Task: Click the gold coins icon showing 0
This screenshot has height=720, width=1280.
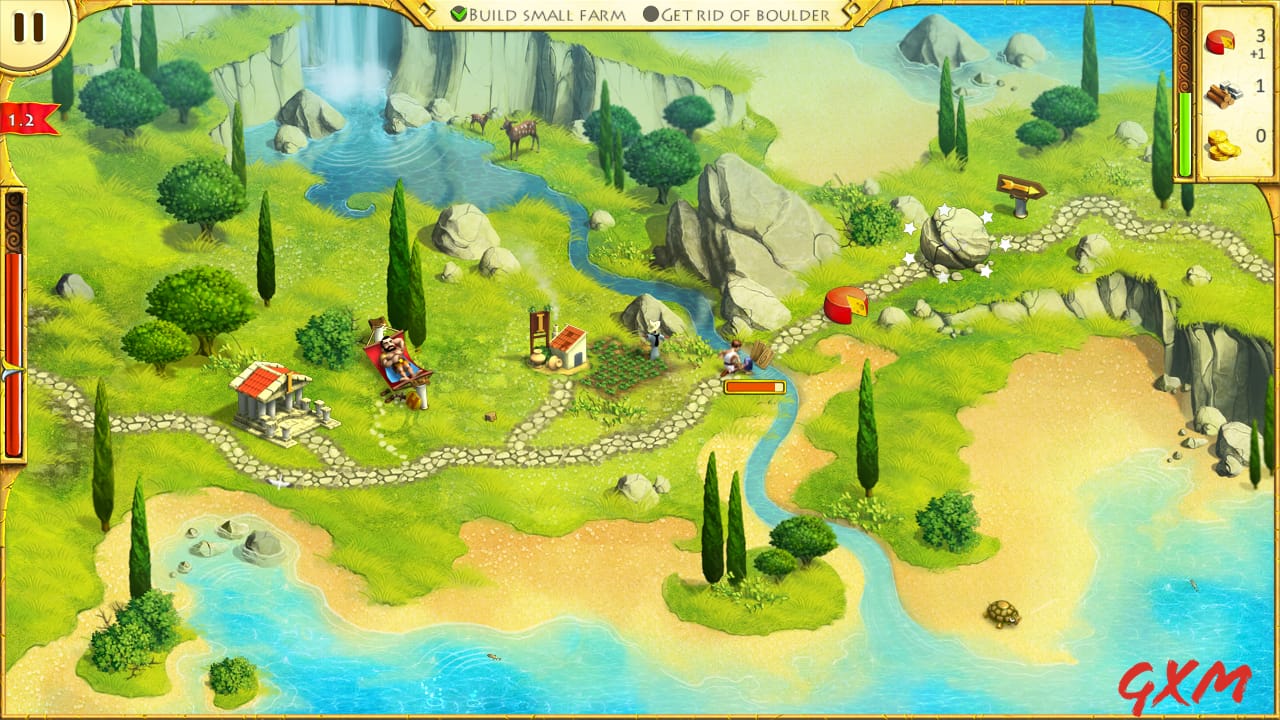Action: [x=1223, y=140]
